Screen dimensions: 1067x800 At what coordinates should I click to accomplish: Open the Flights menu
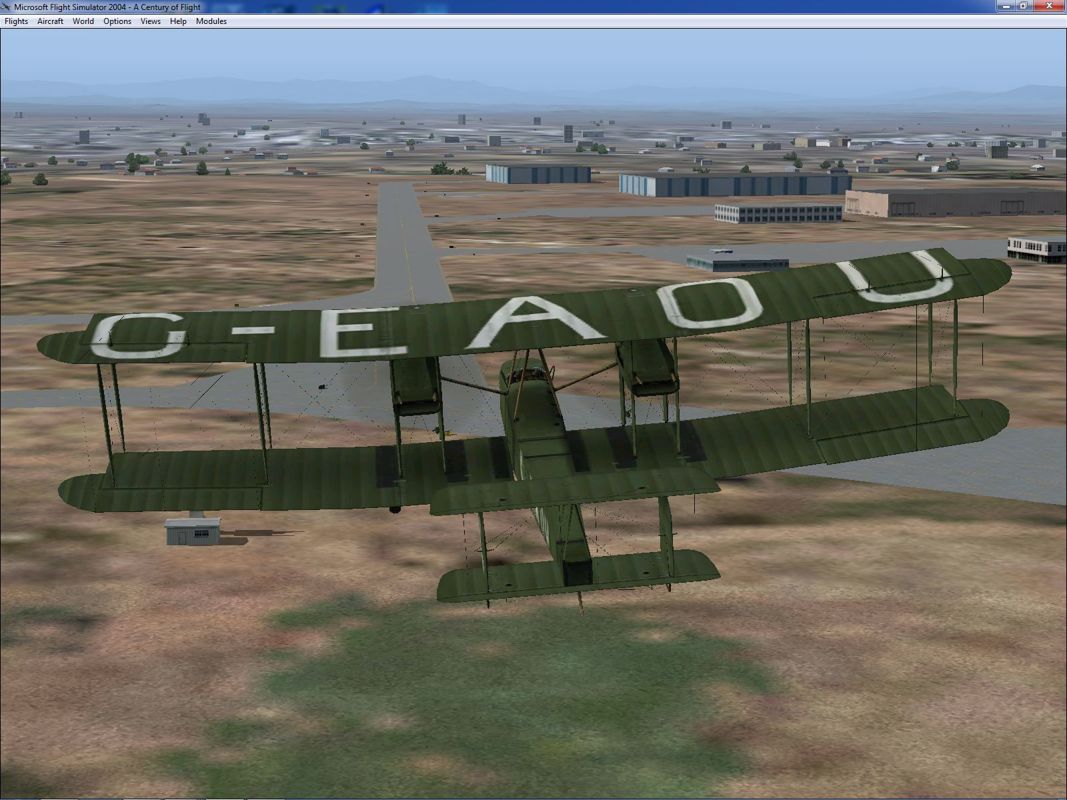point(16,21)
